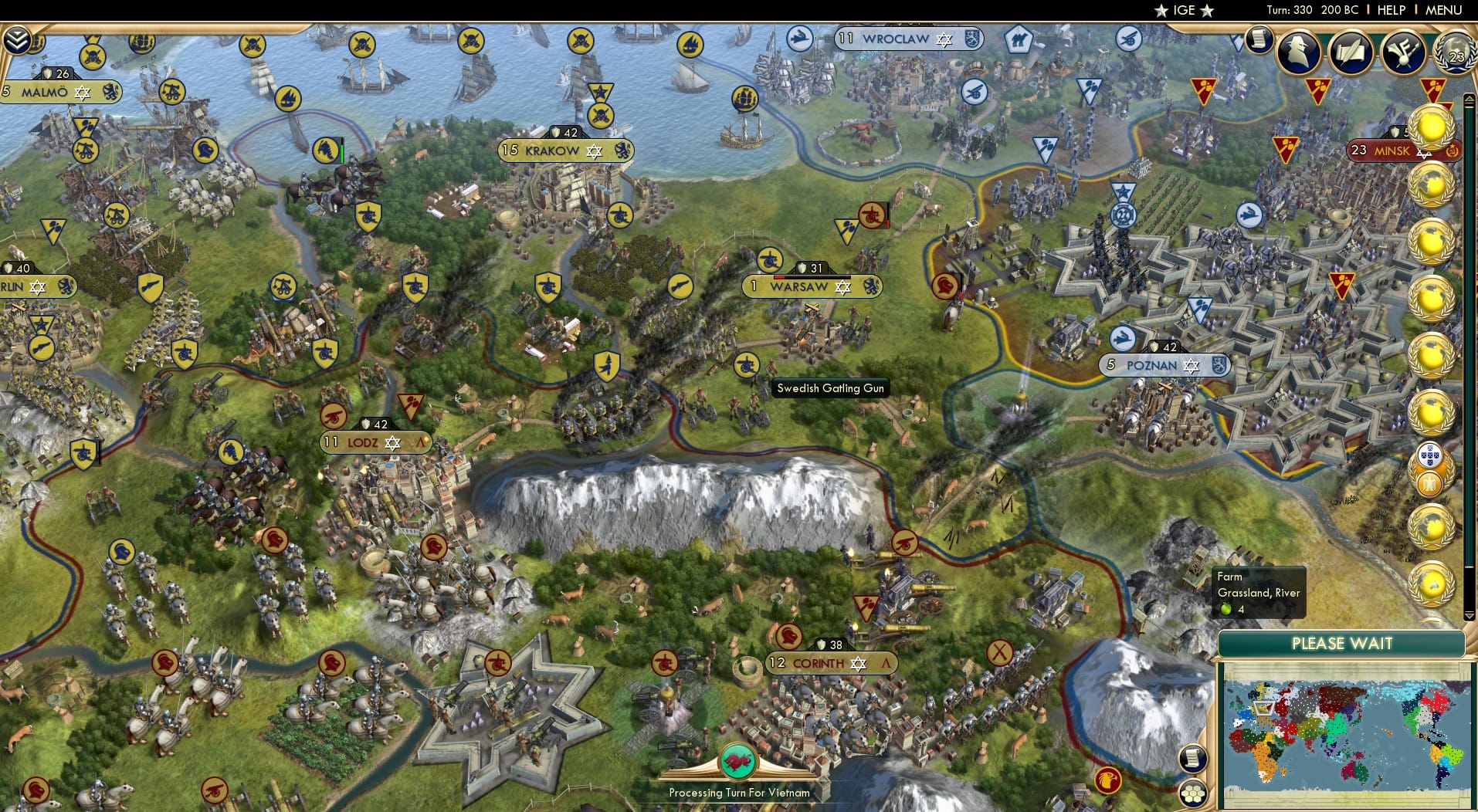1478x812 pixels.
Task: Select the Warsaw city banner
Action: (803, 287)
